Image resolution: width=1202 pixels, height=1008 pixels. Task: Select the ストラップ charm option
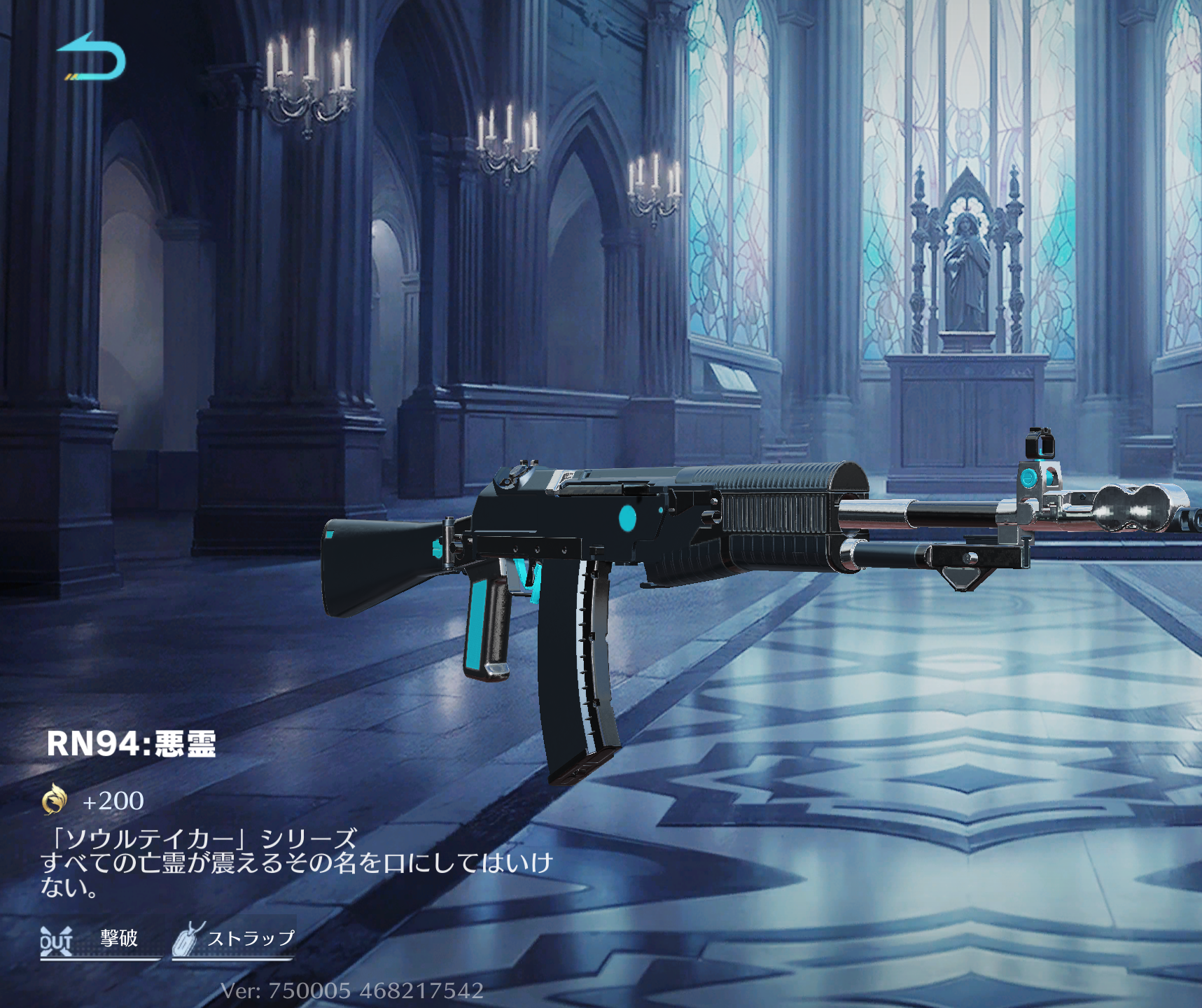(x=235, y=939)
